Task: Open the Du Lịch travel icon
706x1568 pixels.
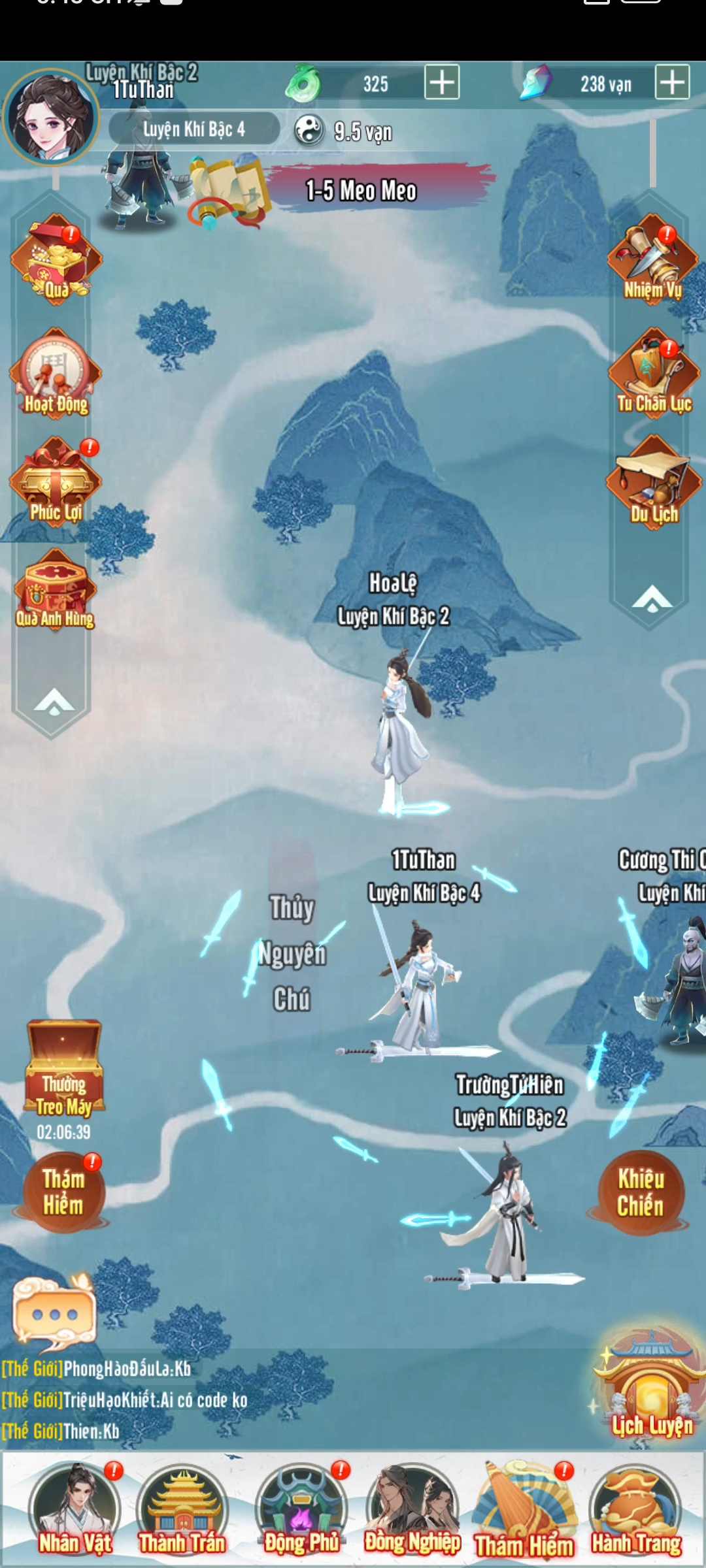Action: tap(654, 483)
